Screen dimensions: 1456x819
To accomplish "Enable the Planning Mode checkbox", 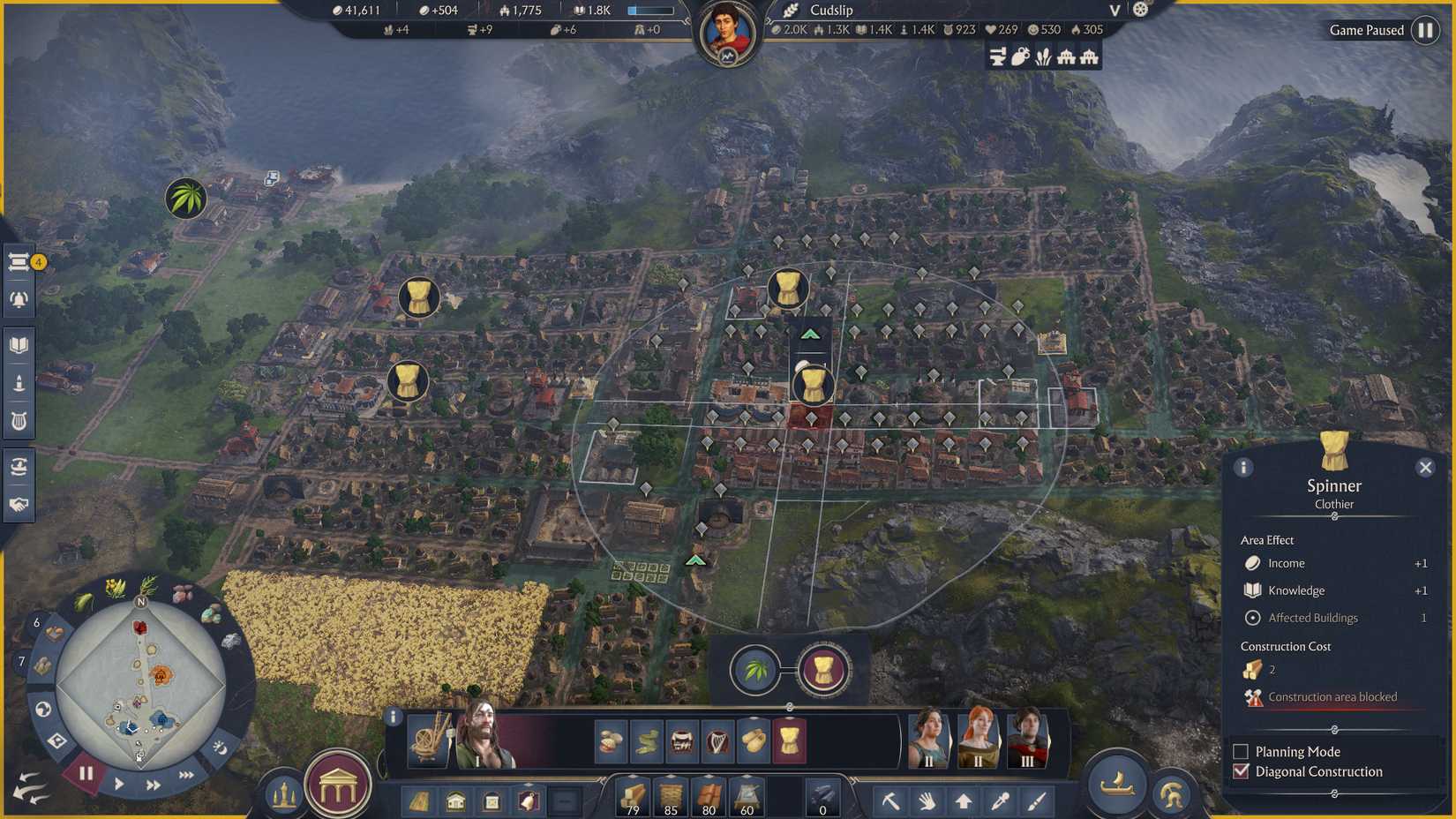I will click(1241, 751).
